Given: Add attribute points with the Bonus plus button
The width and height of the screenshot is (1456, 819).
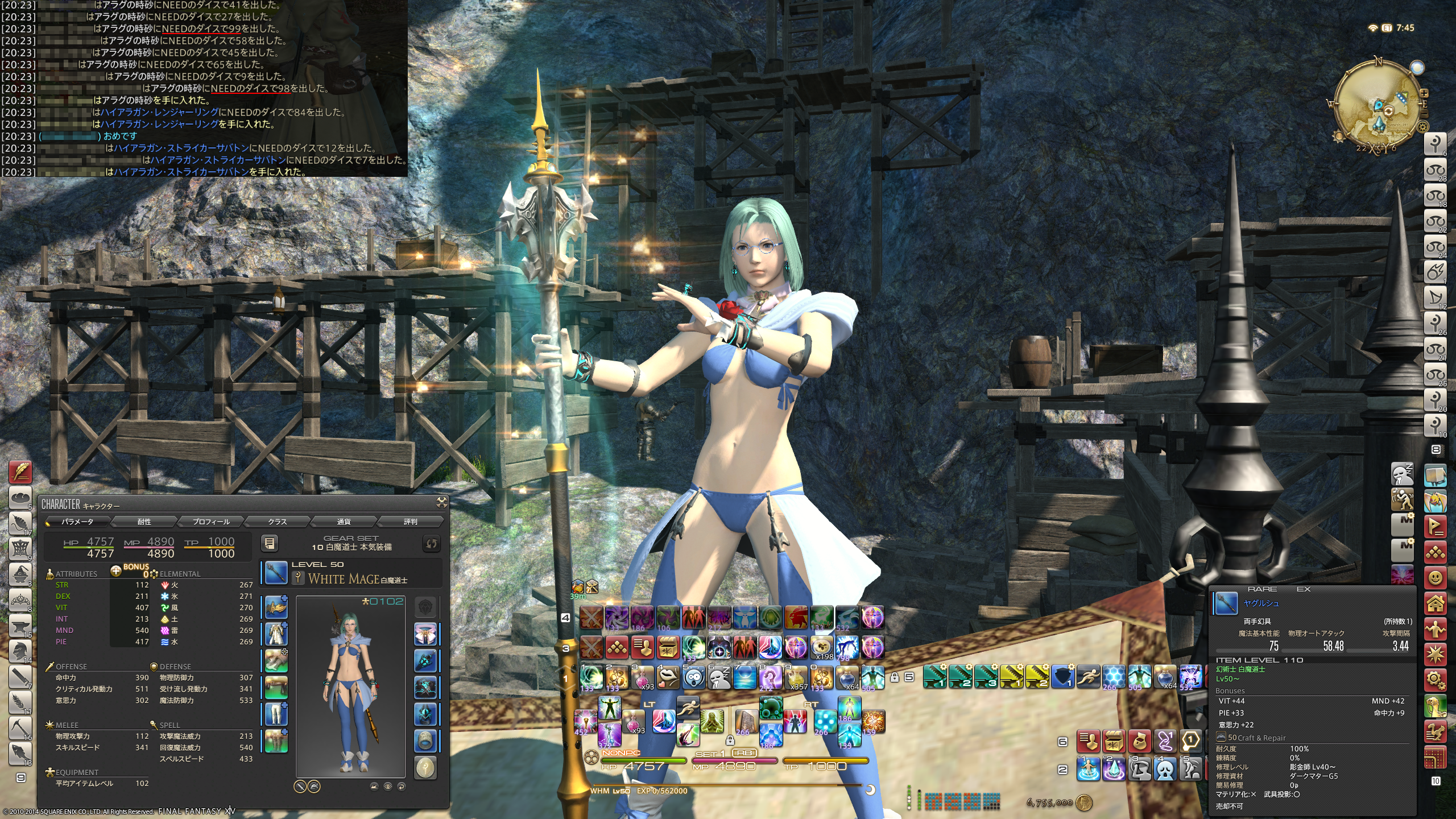Looking at the screenshot, I should [116, 570].
